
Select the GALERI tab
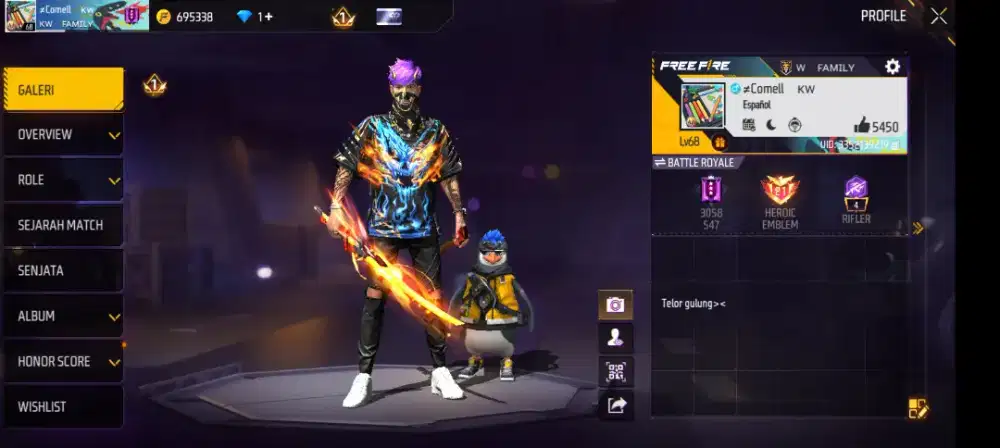(x=63, y=90)
